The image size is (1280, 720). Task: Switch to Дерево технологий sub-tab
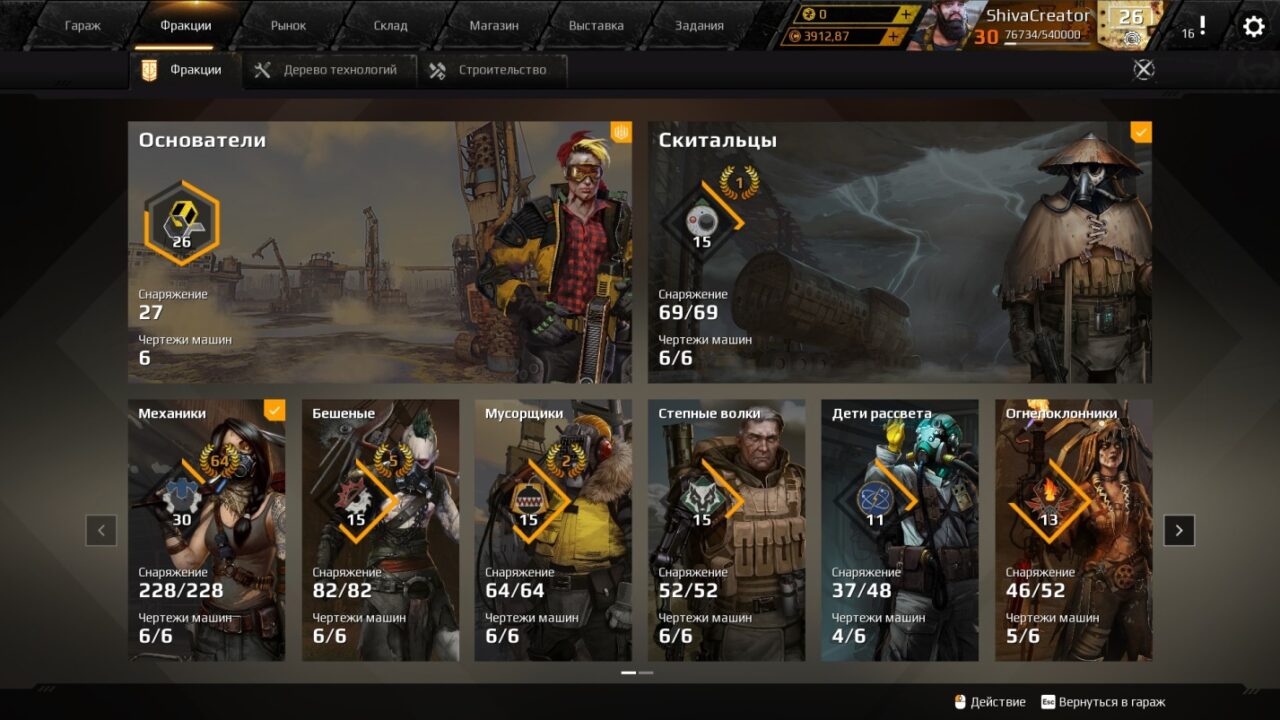328,70
